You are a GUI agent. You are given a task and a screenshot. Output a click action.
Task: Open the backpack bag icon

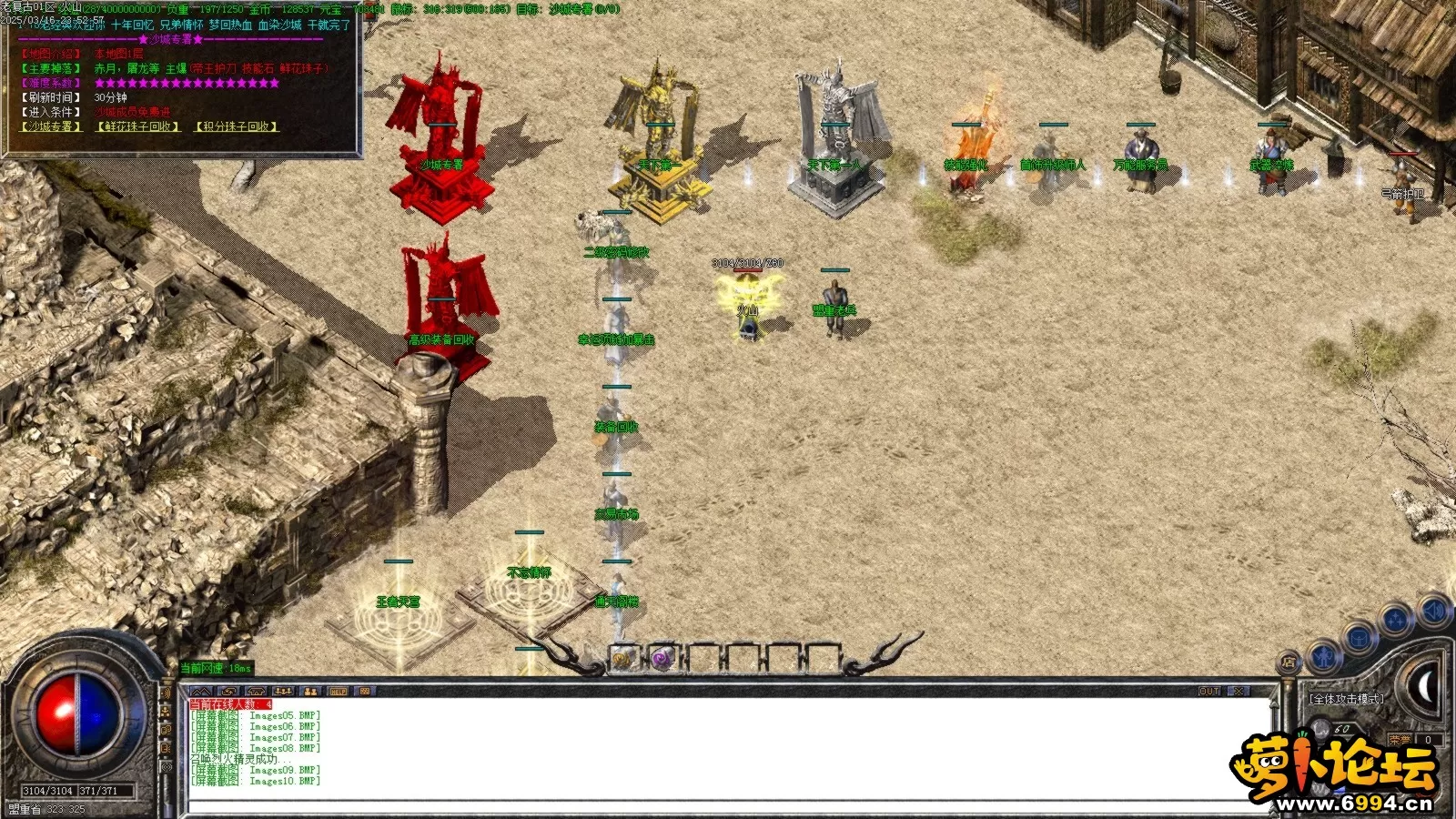pyautogui.click(x=1360, y=637)
